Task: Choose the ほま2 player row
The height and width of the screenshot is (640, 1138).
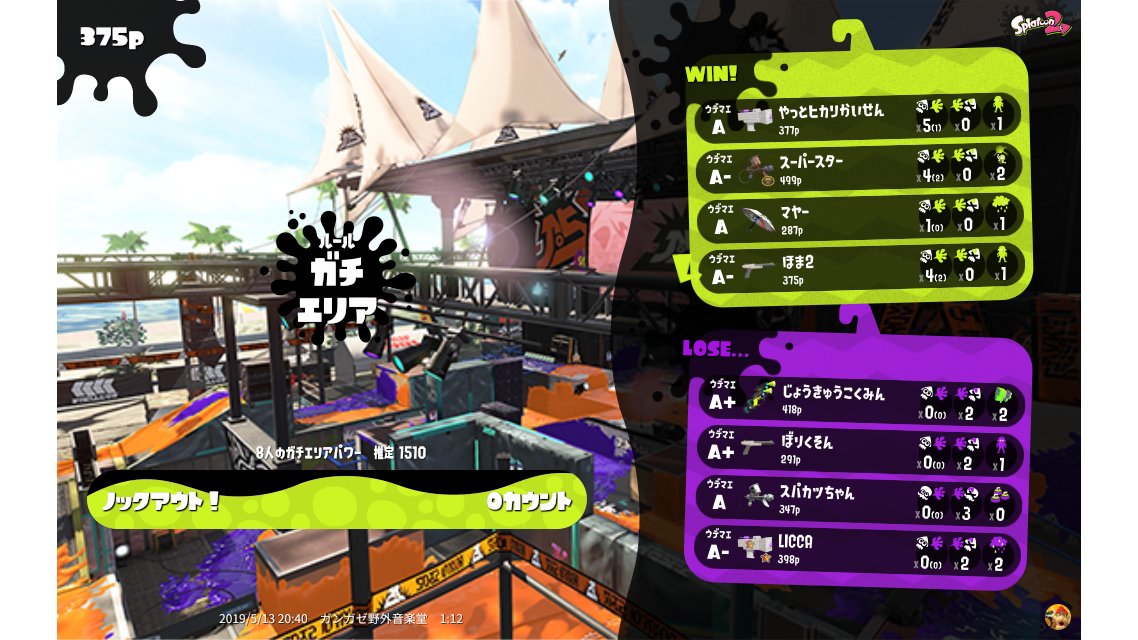Action: [x=860, y=266]
